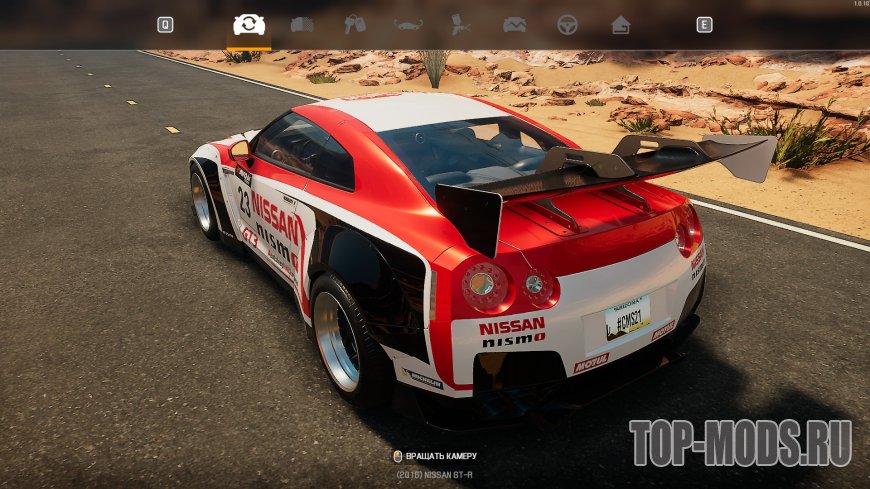Screen dimensions: 870x489
Task: Open the car condition graph tab
Action: click(514, 25)
